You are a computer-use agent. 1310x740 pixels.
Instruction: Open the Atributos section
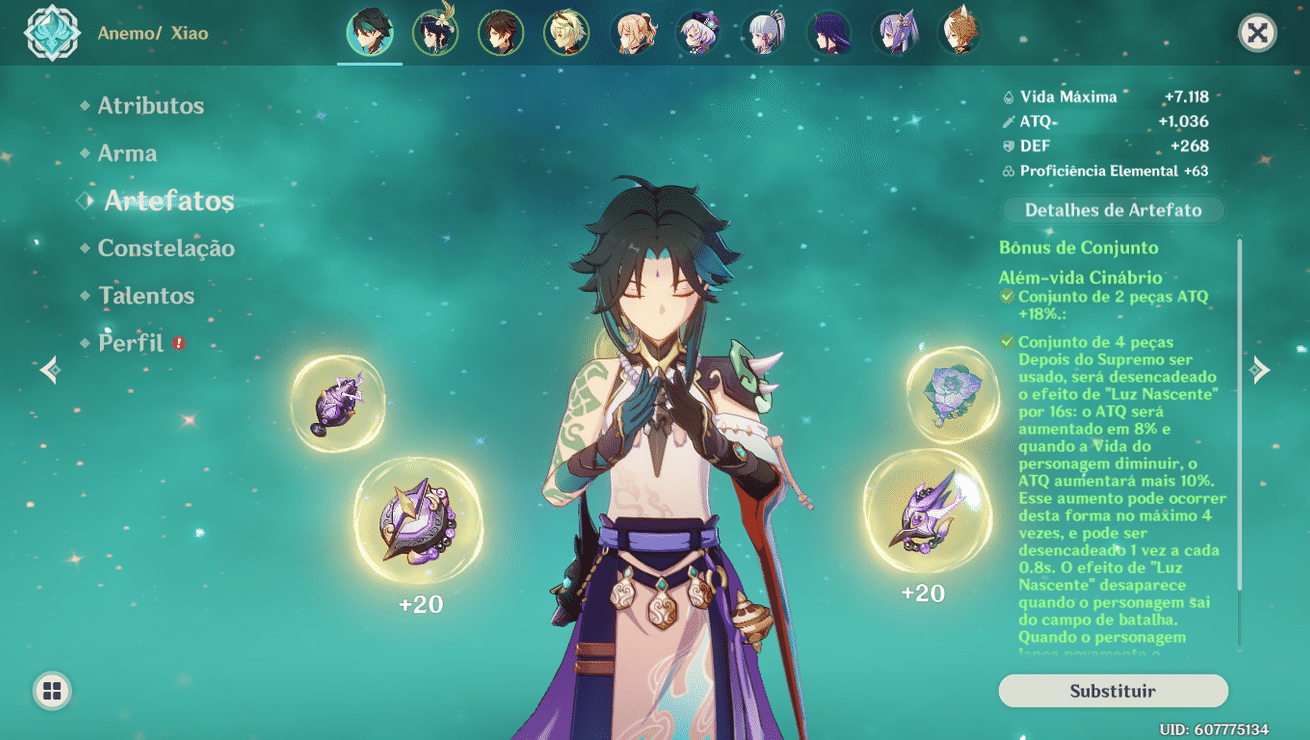tap(150, 106)
